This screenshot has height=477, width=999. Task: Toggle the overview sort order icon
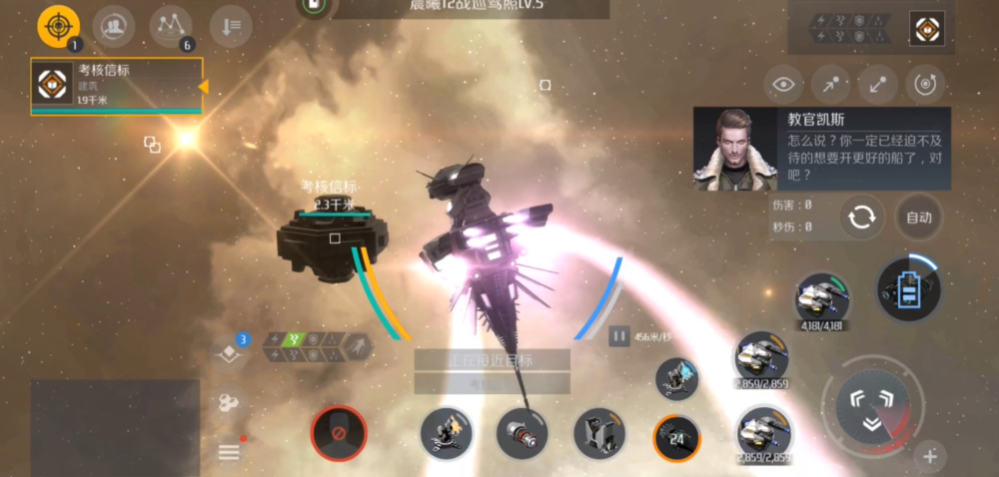pyautogui.click(x=230, y=27)
